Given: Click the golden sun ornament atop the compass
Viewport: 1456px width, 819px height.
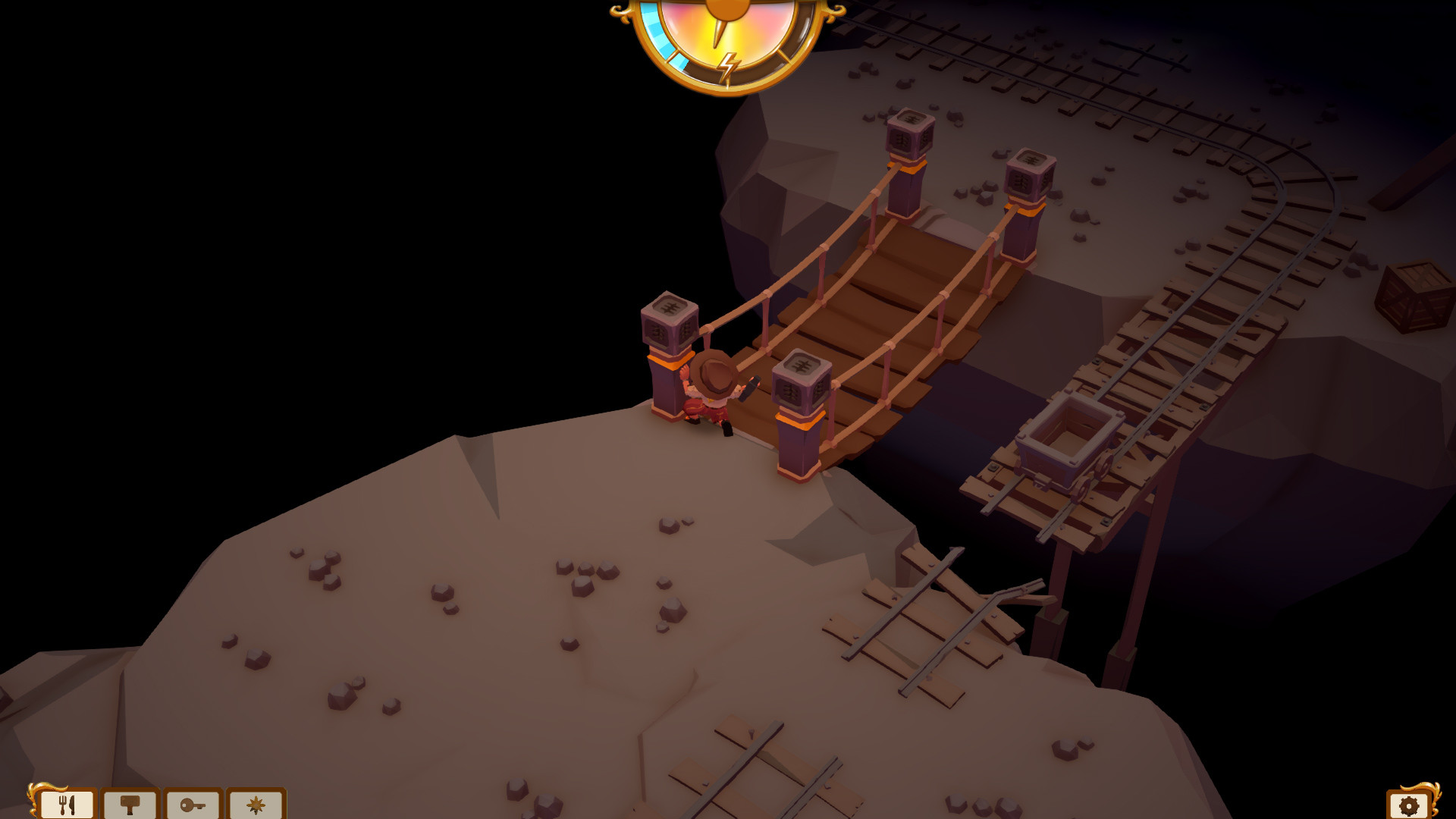Looking at the screenshot, I should (x=728, y=8).
